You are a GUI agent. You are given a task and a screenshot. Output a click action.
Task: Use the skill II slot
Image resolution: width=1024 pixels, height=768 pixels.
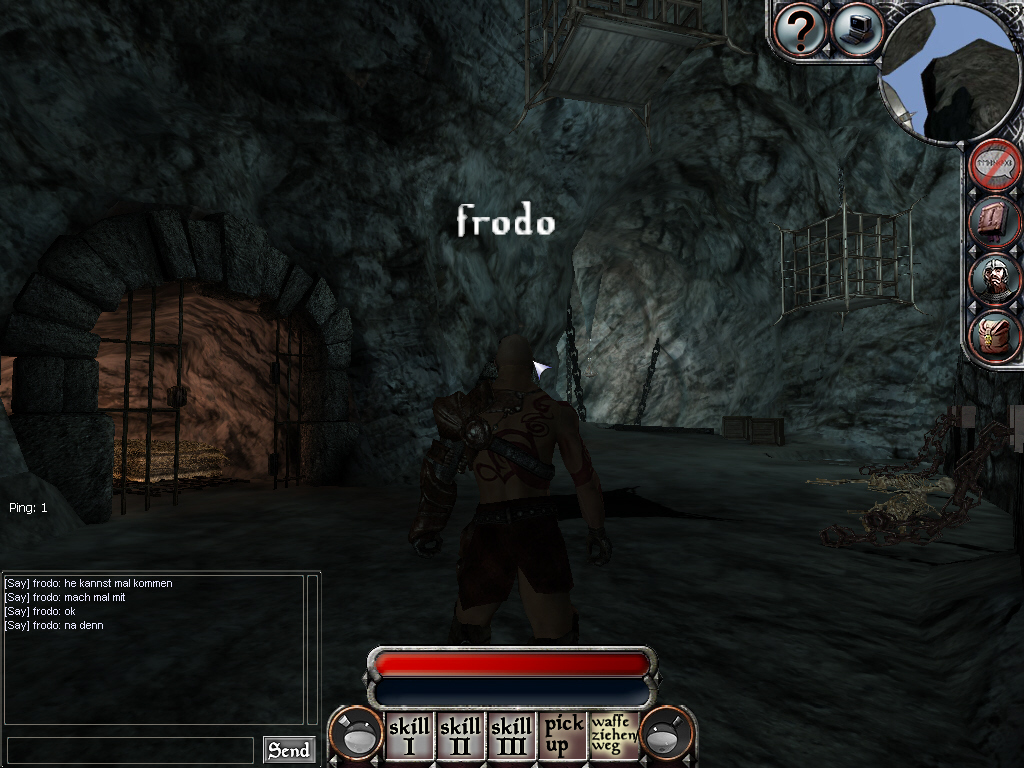(460, 737)
